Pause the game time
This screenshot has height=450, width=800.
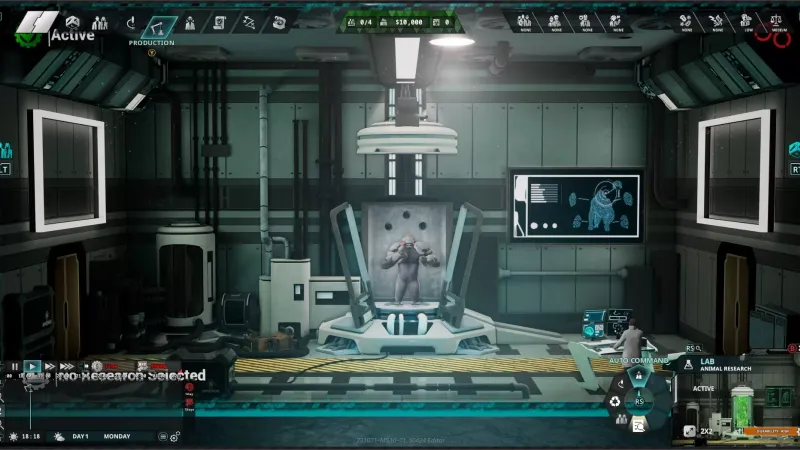pyautogui.click(x=14, y=367)
